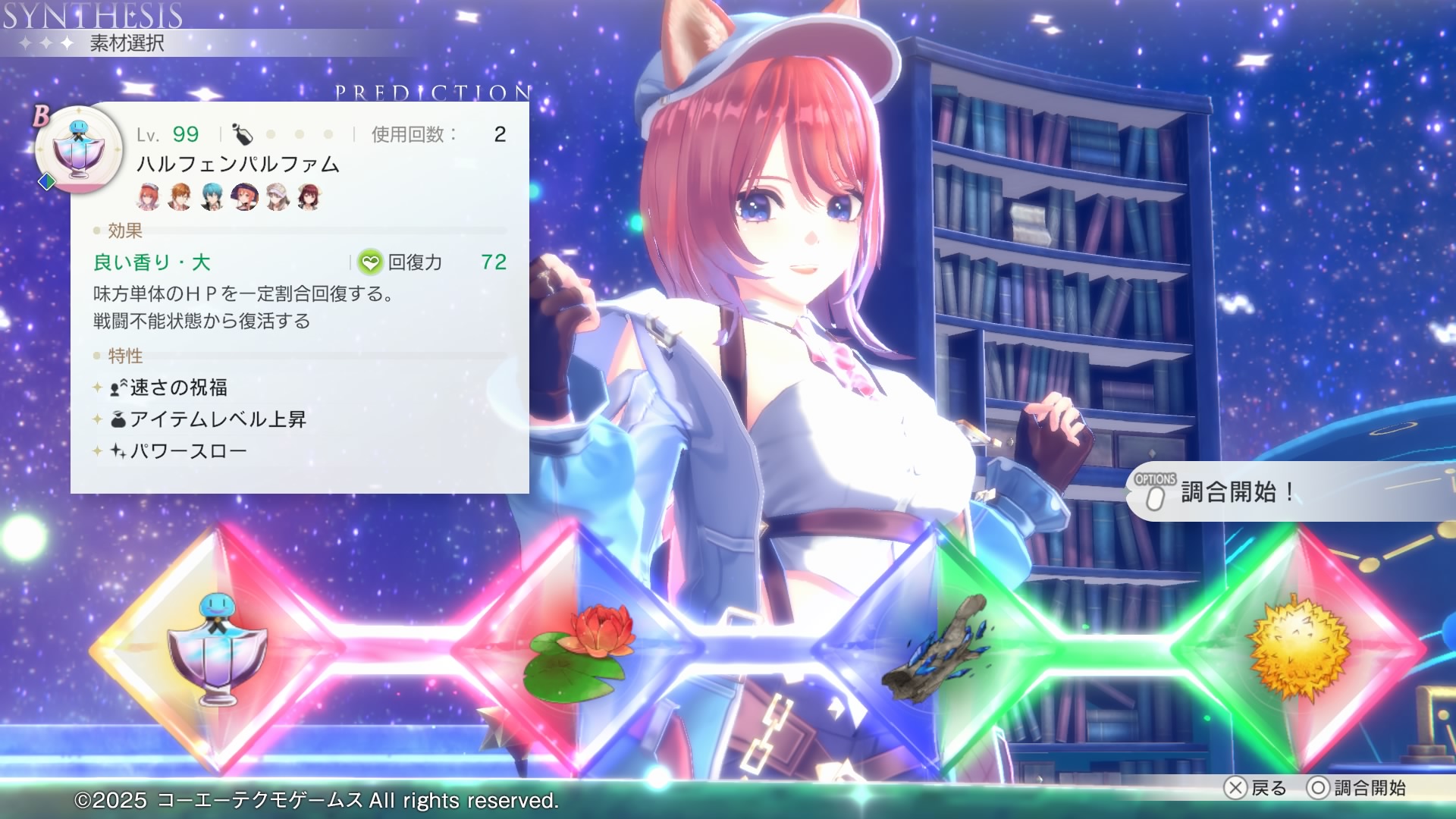Select the パワースロー trait row
Screen dimensions: 1456x819
click(x=188, y=451)
